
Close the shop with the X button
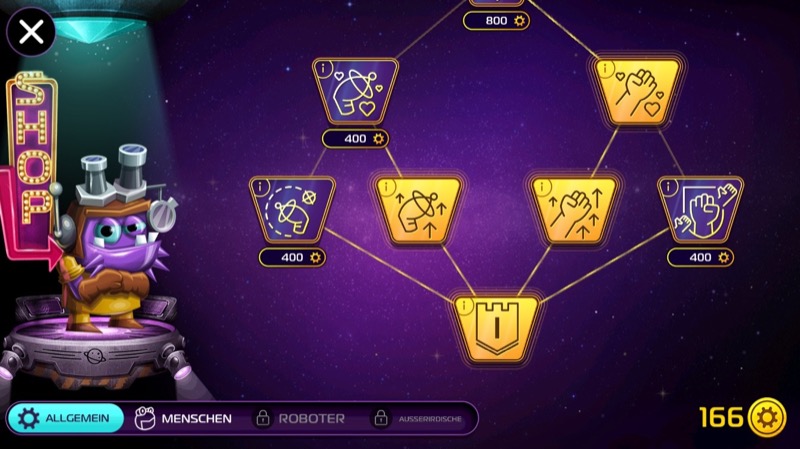31,32
